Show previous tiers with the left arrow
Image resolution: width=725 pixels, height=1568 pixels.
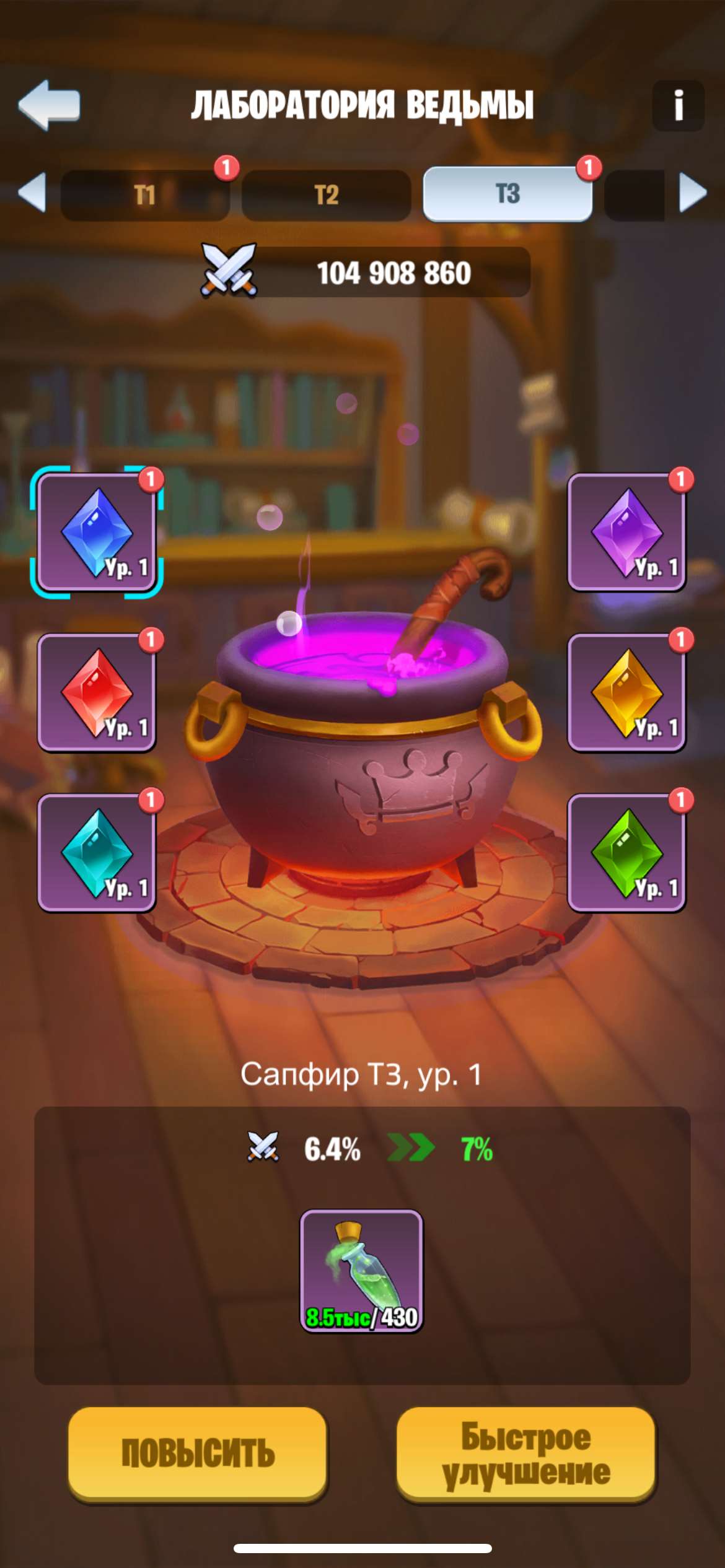[32, 193]
